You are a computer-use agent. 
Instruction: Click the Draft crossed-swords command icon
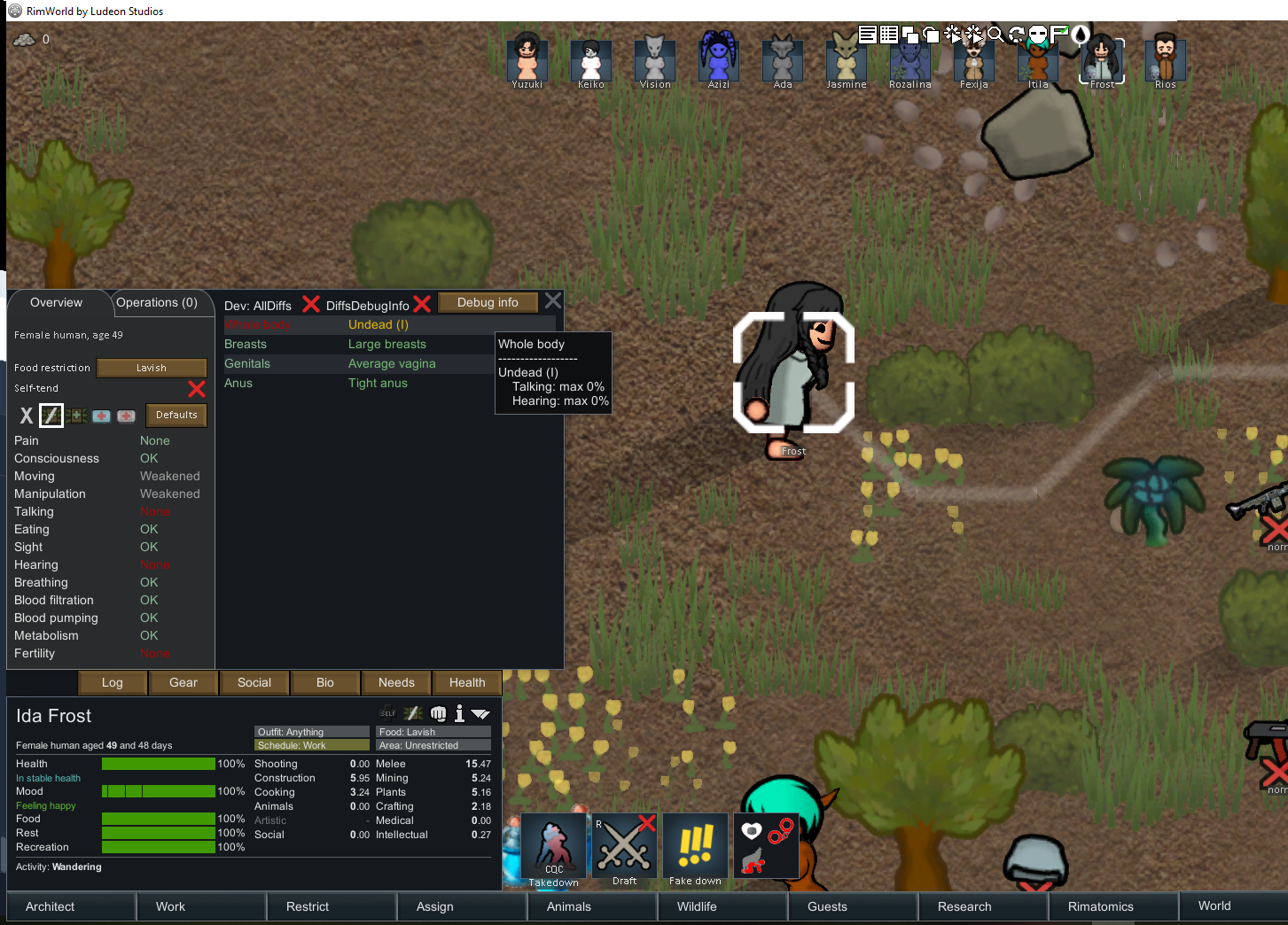[x=624, y=845]
